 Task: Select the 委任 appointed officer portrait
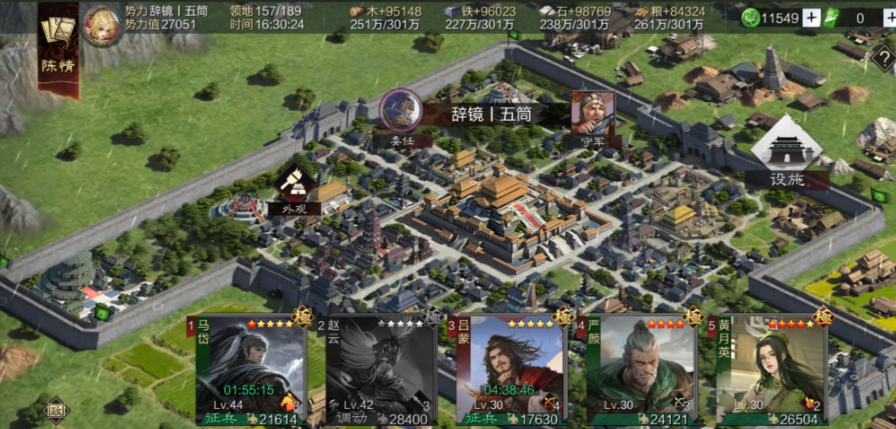point(400,113)
